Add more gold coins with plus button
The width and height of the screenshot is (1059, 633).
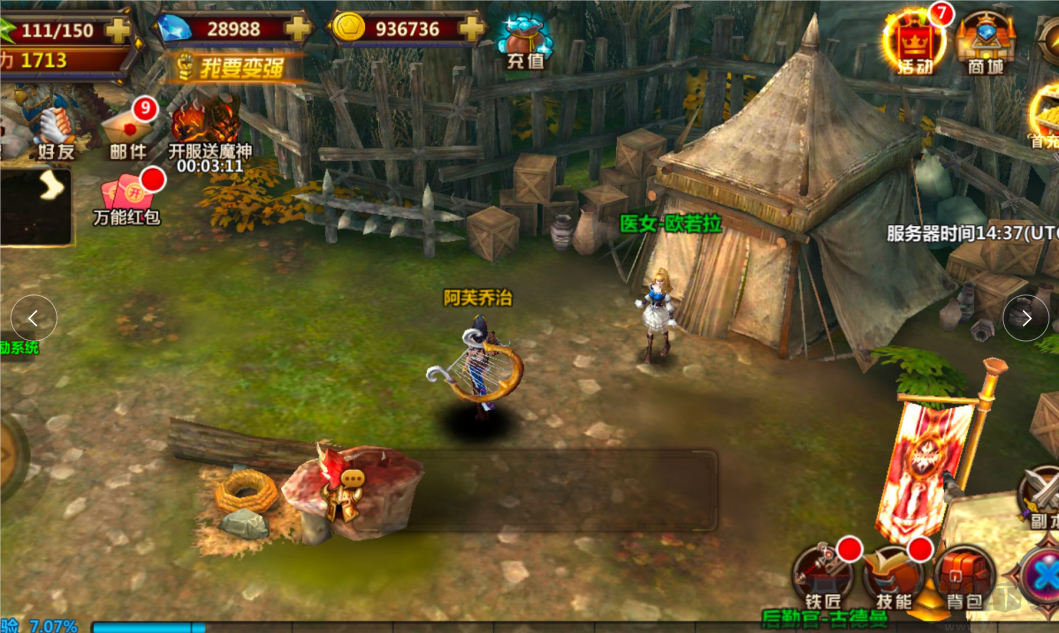(470, 29)
